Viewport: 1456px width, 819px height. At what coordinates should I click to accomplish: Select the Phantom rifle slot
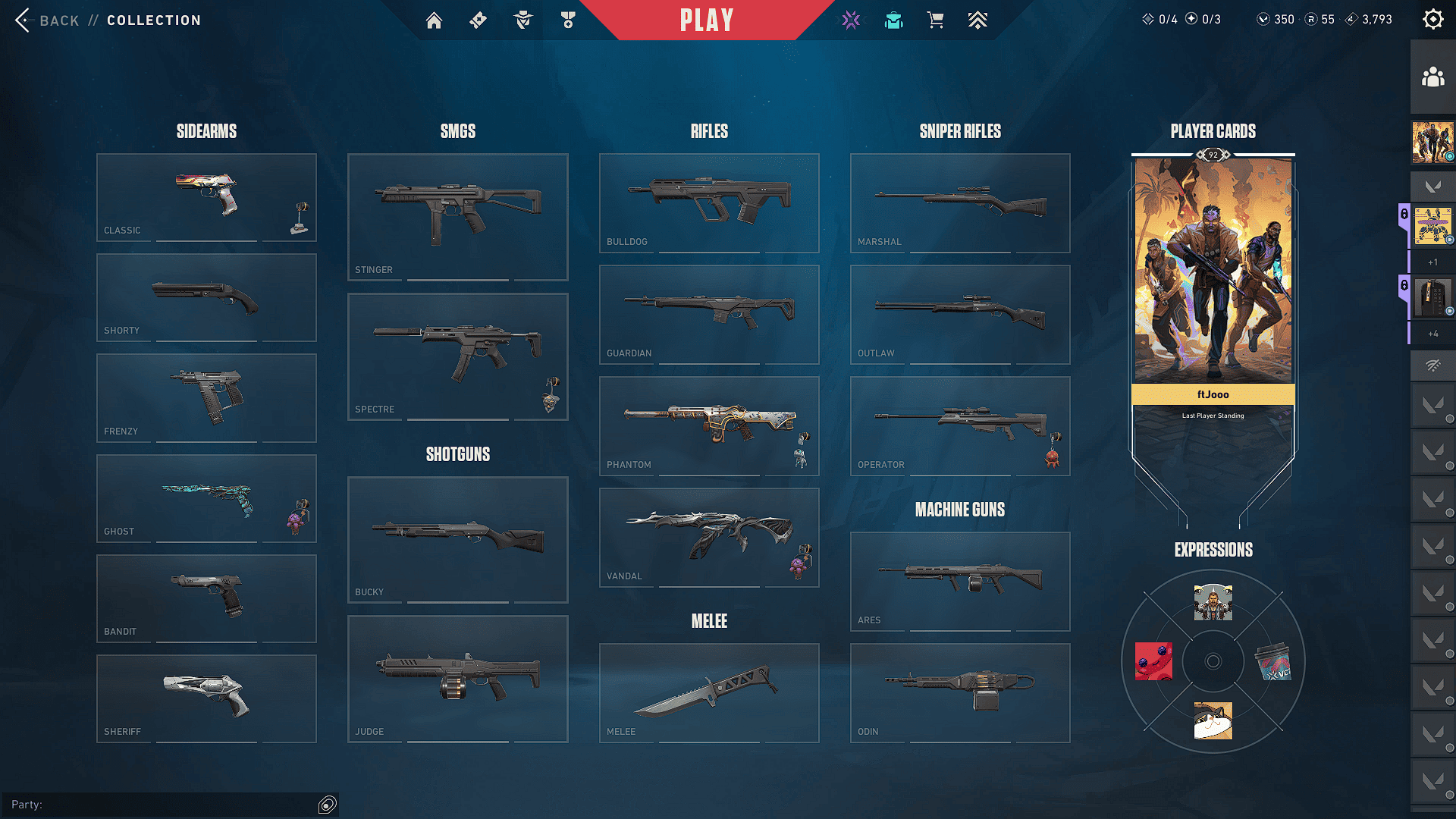[709, 425]
